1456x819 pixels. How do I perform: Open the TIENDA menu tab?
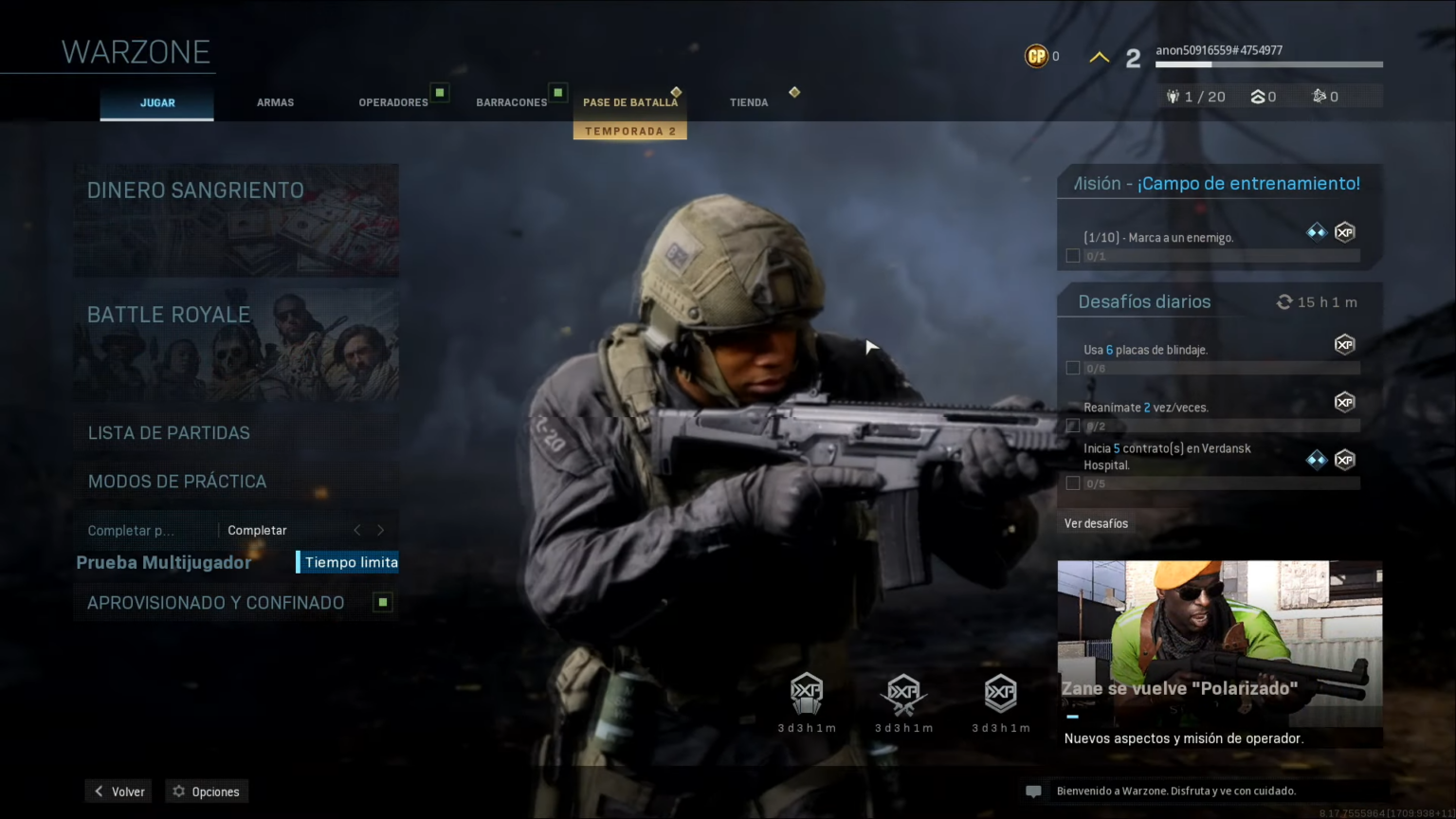749,102
